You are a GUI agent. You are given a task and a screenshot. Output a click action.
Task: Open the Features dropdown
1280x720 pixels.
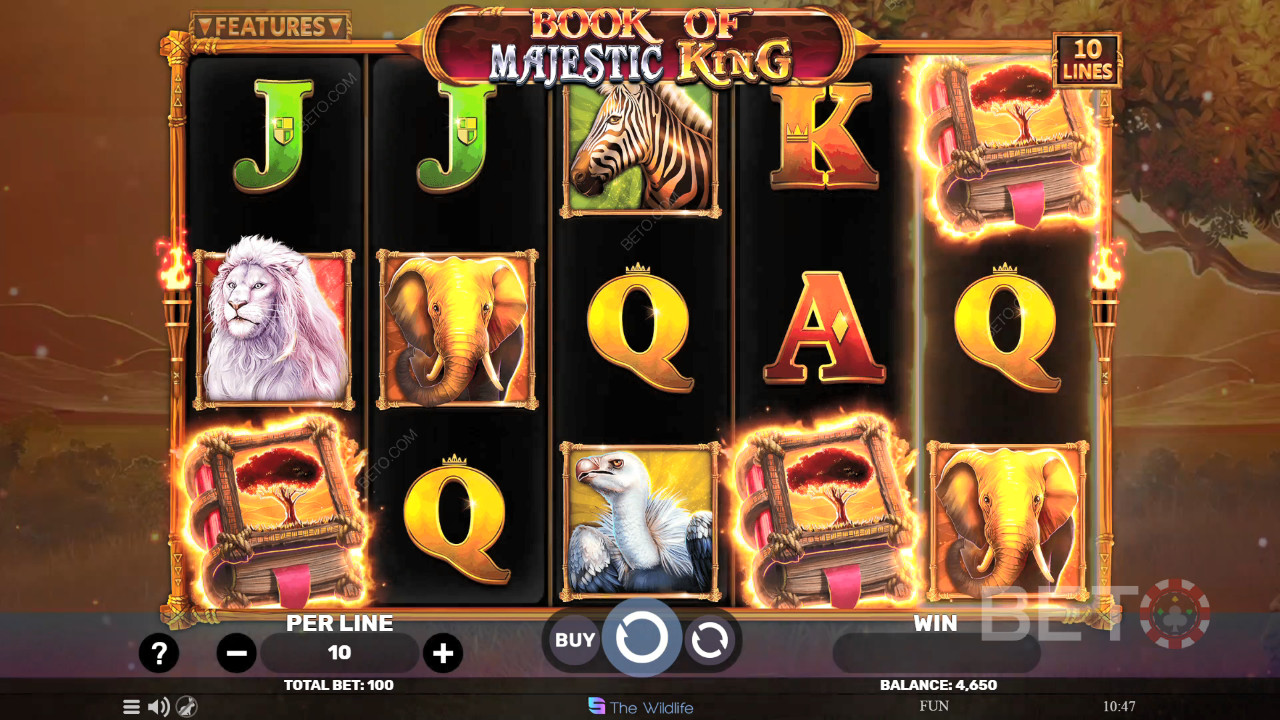tap(270, 26)
